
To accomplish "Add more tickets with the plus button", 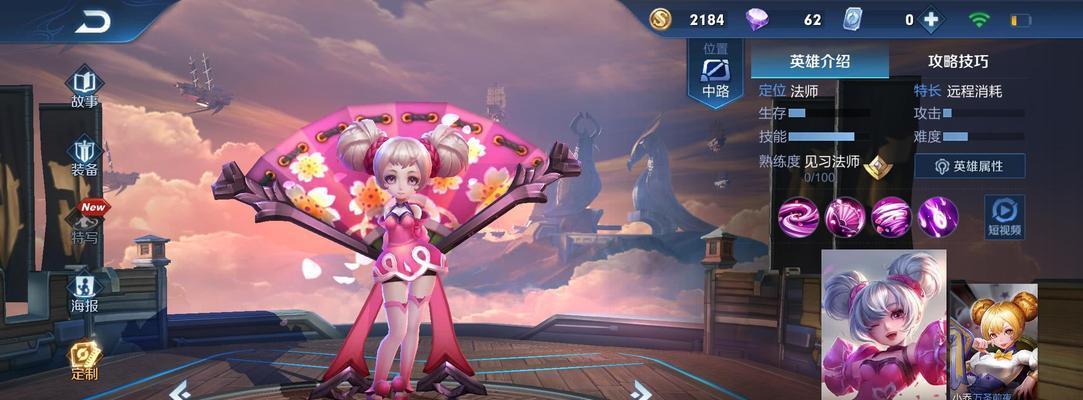I will click(932, 20).
